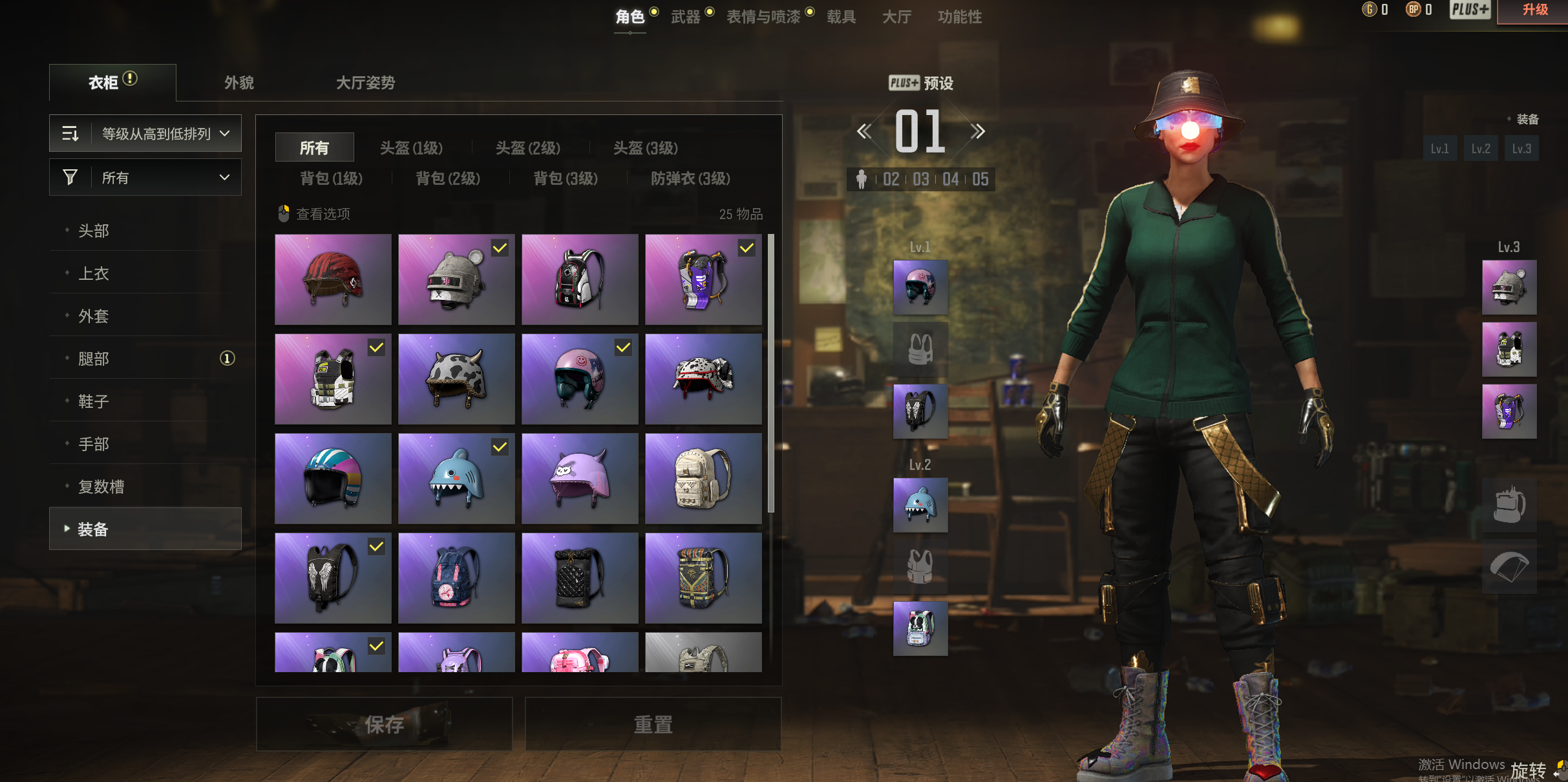Pick the blue shark helmet skin
Viewport: 1568px width, 782px height.
click(456, 478)
